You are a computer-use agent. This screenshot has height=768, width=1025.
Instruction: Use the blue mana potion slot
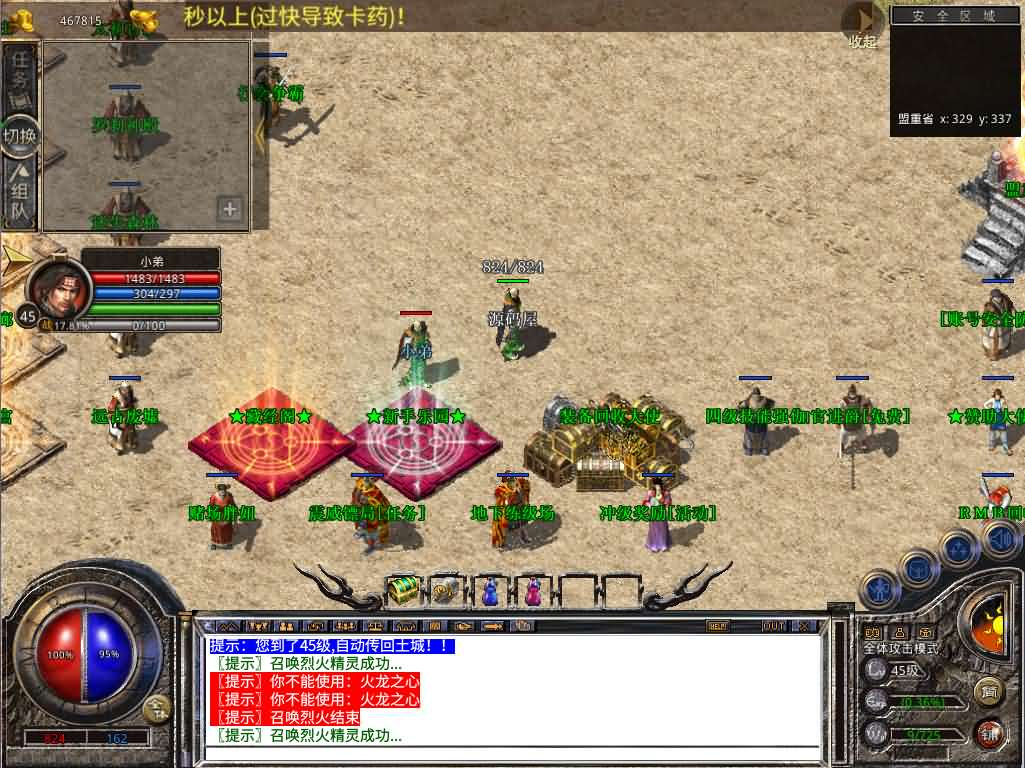[489, 590]
